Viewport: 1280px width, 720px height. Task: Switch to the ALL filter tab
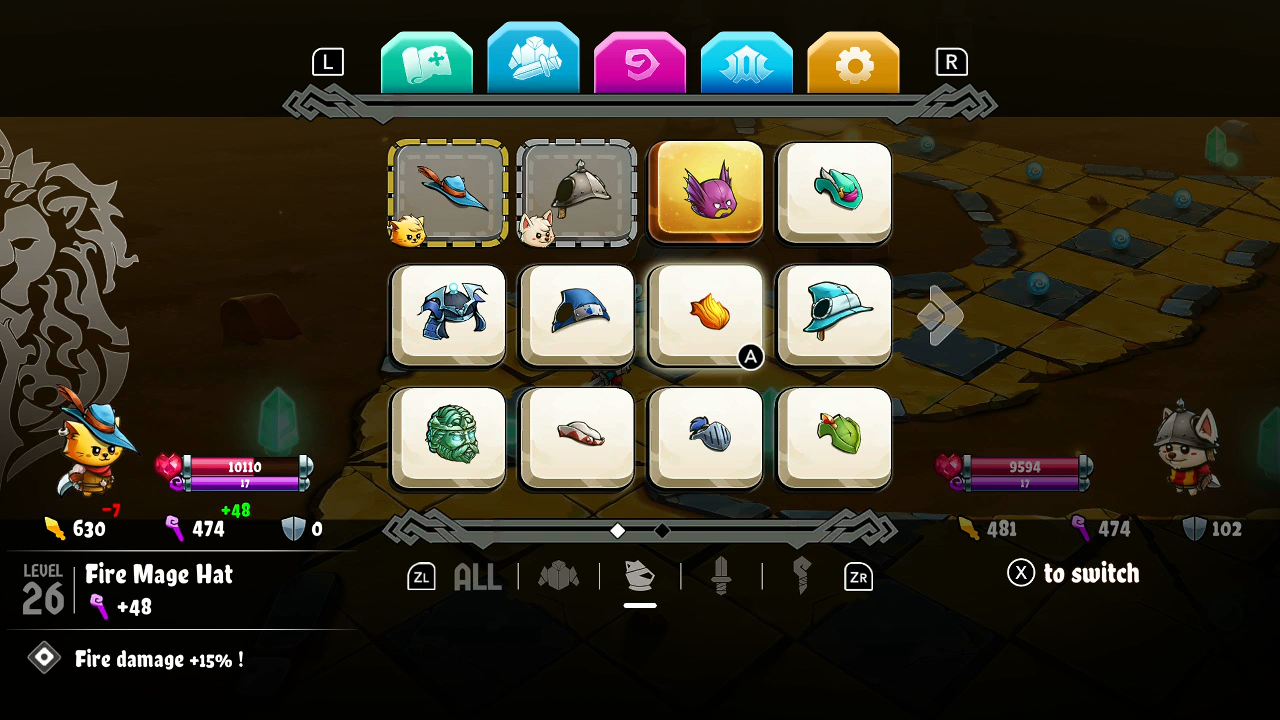click(477, 576)
